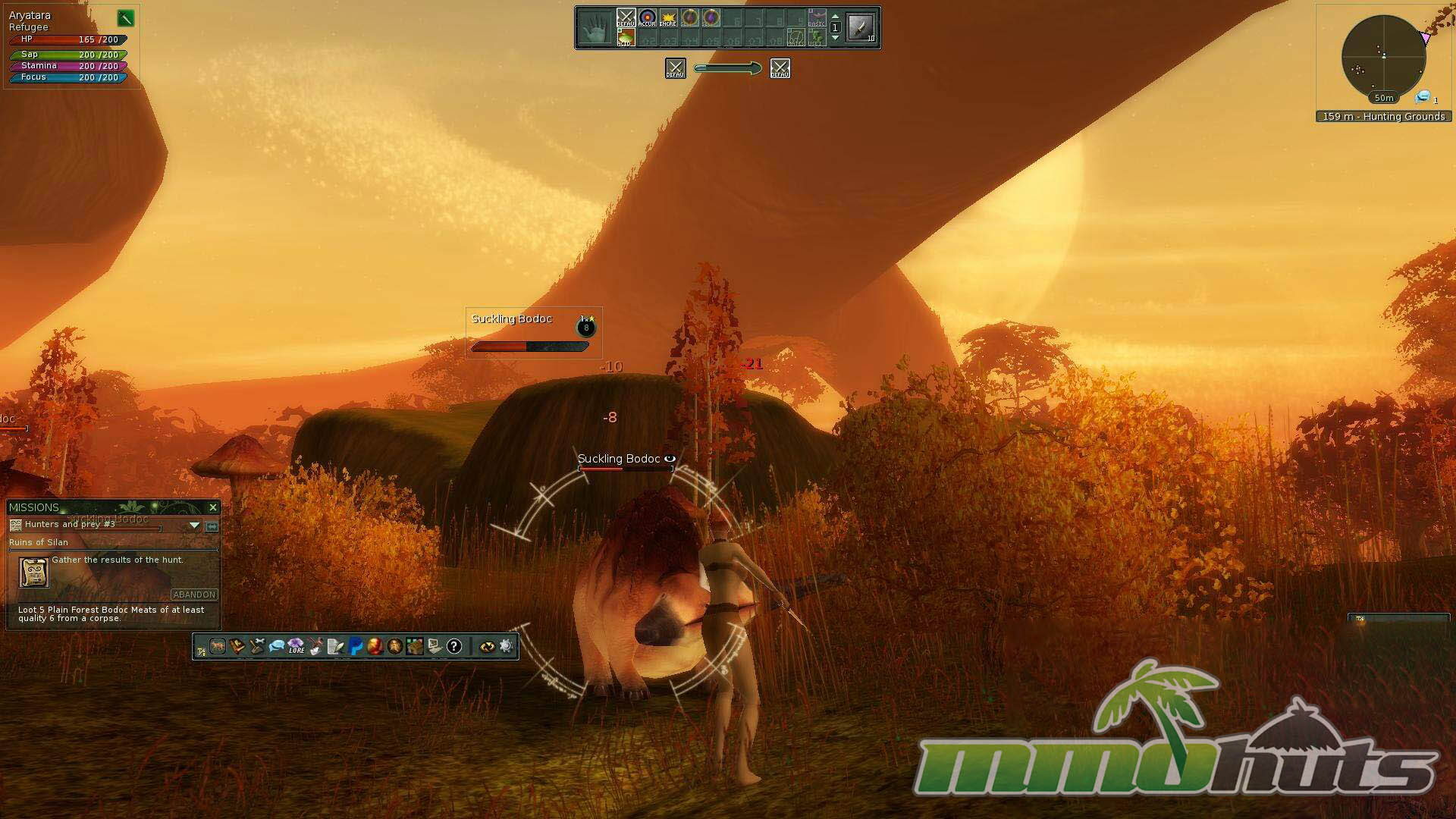
Task: Open the Hunters and prey mission dropdown
Action: 194,525
